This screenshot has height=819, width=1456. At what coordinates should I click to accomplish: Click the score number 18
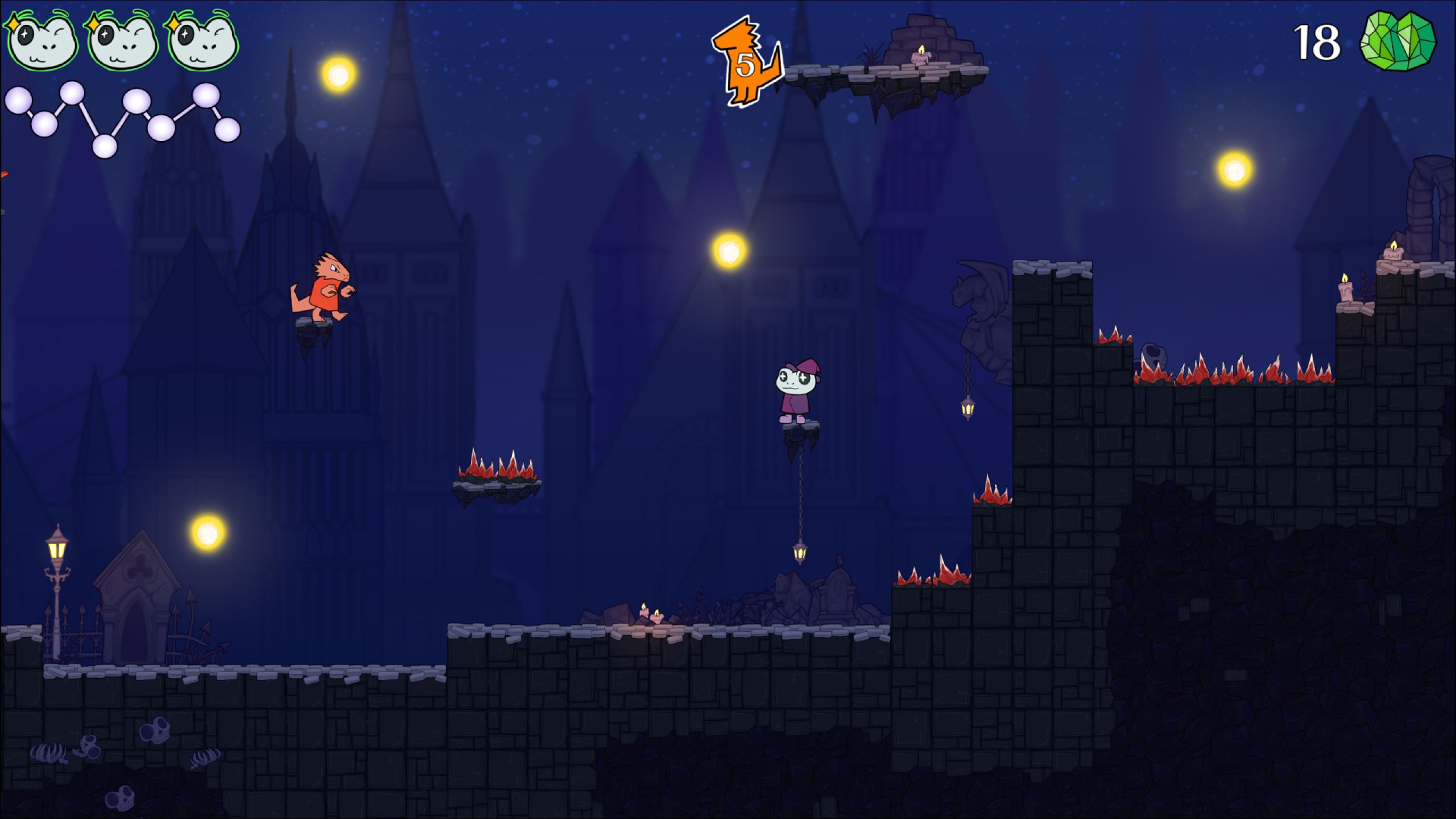1317,42
